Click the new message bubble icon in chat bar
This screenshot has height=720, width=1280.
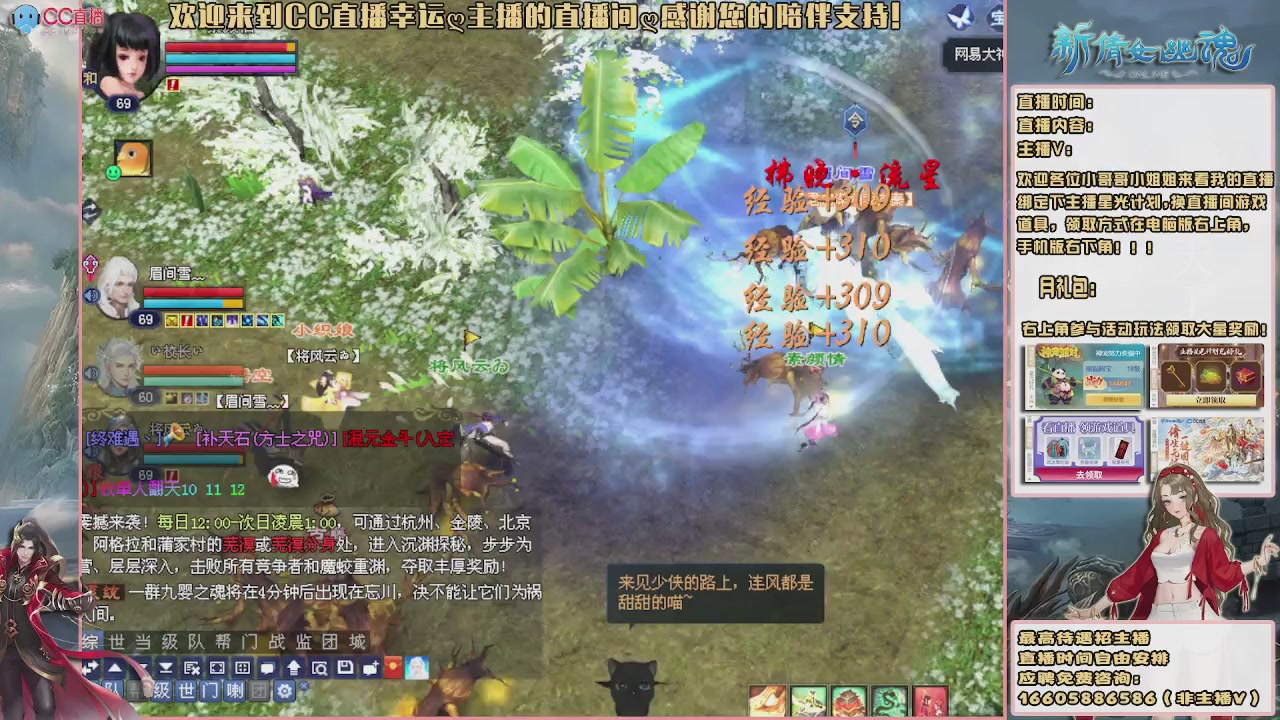[370, 668]
